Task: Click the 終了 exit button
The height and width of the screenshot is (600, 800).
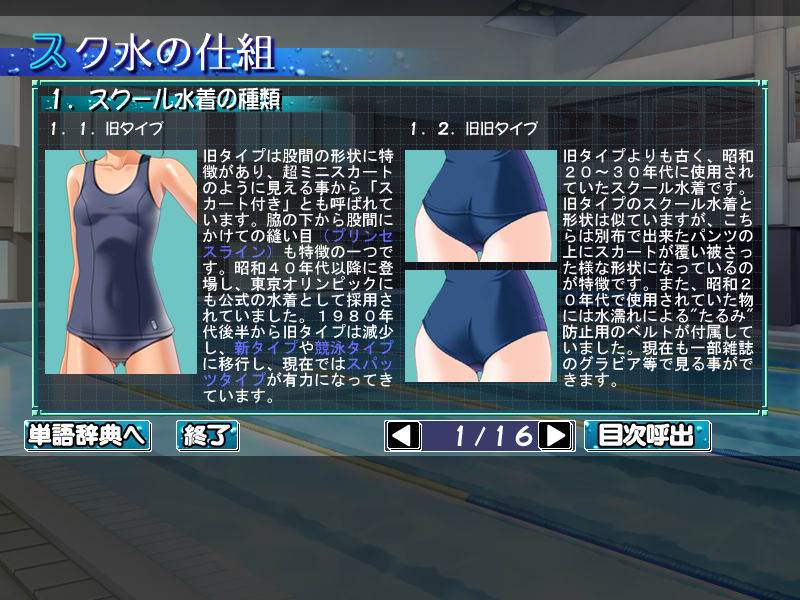Action: click(207, 435)
